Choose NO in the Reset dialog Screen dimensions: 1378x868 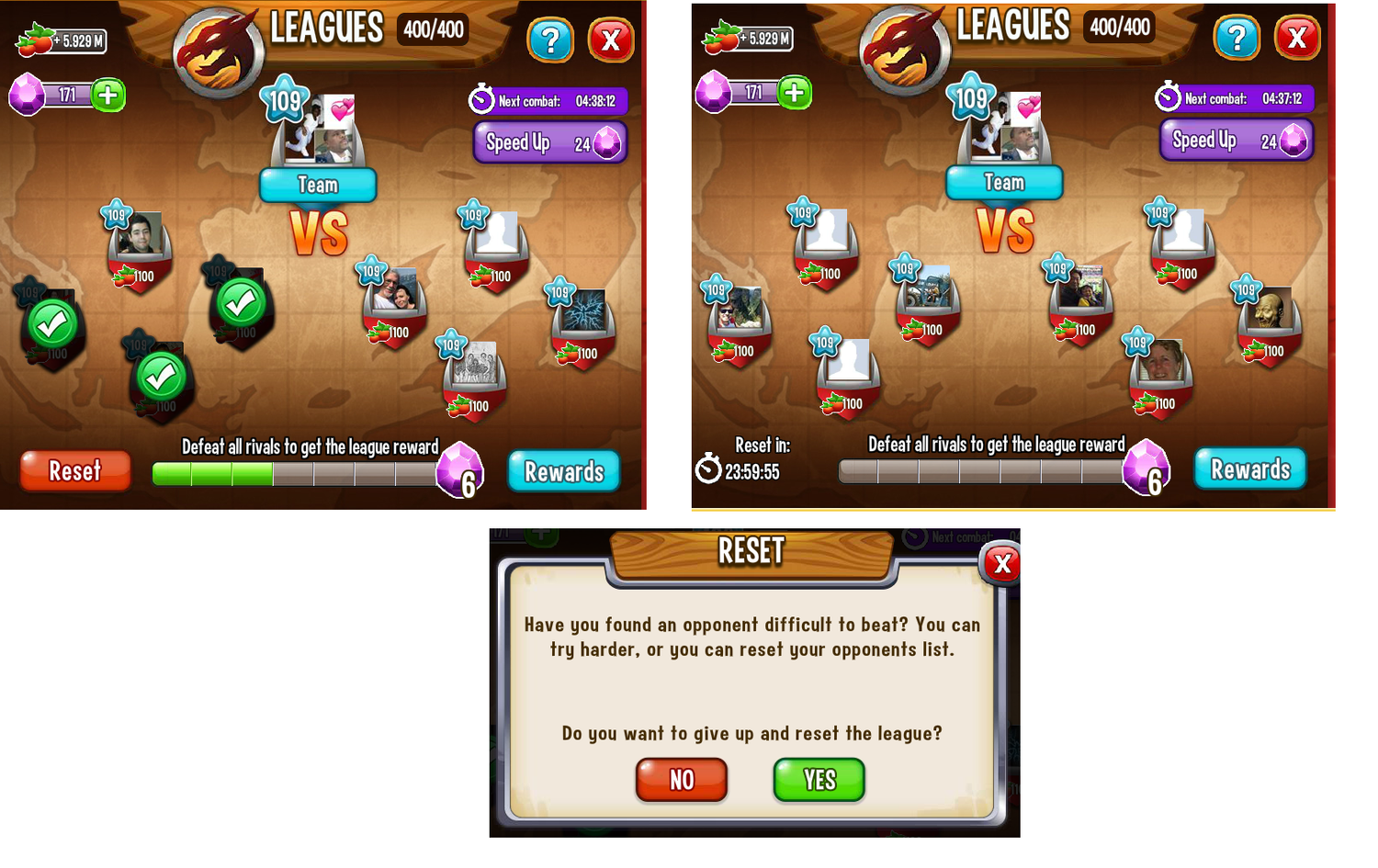pos(681,780)
